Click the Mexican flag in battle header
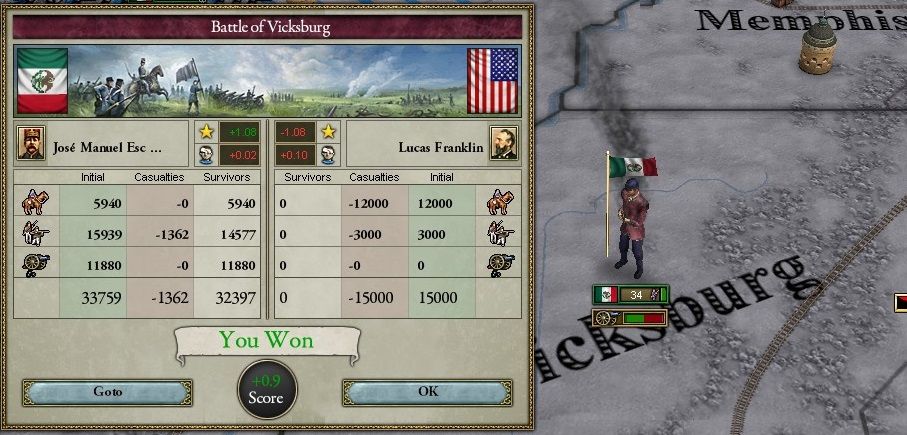Viewport: 907px width, 435px height. (43, 81)
